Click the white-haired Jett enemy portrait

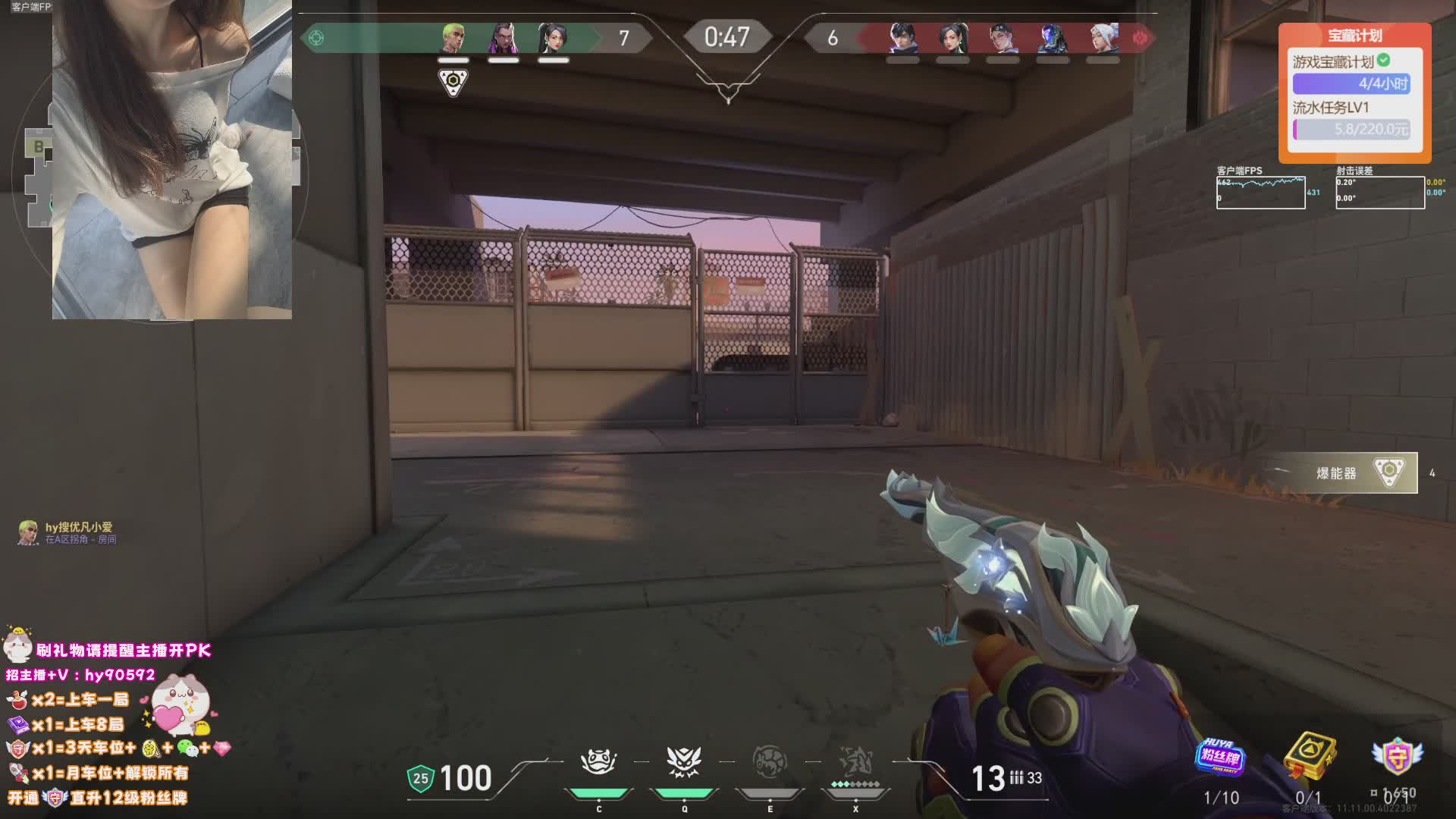click(x=1102, y=37)
